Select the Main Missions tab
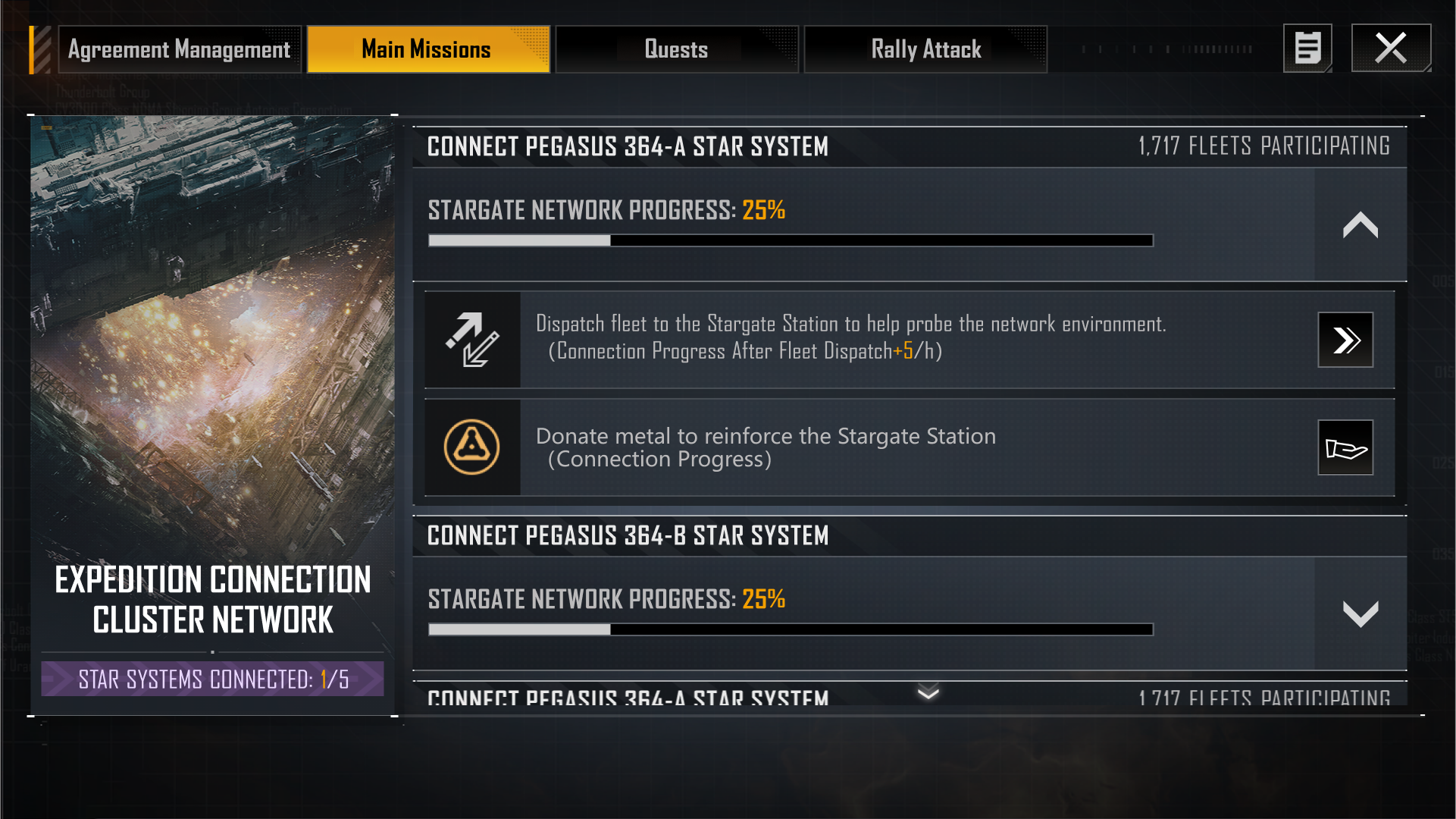Screen dimensions: 1456x819 click(x=427, y=50)
